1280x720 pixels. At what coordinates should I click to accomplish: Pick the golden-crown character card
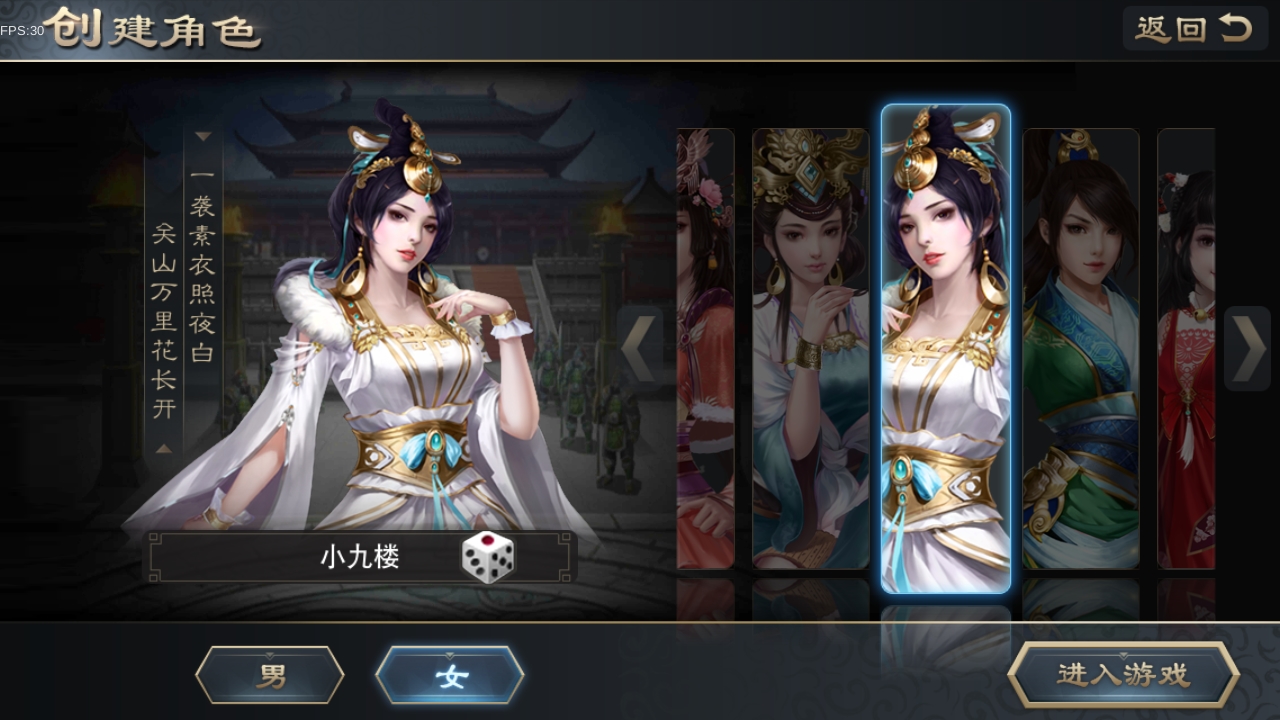[810, 348]
